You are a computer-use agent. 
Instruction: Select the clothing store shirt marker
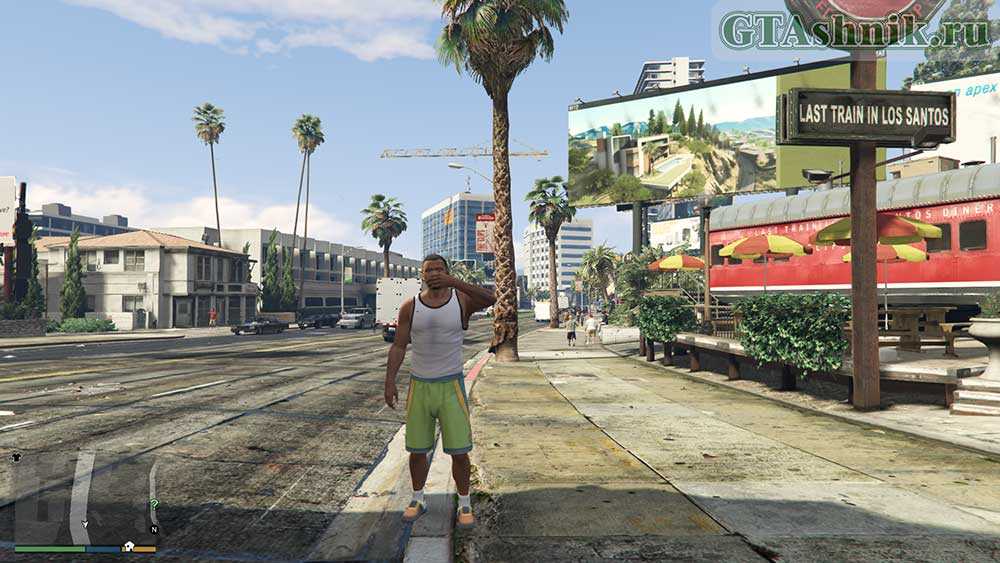16,456
